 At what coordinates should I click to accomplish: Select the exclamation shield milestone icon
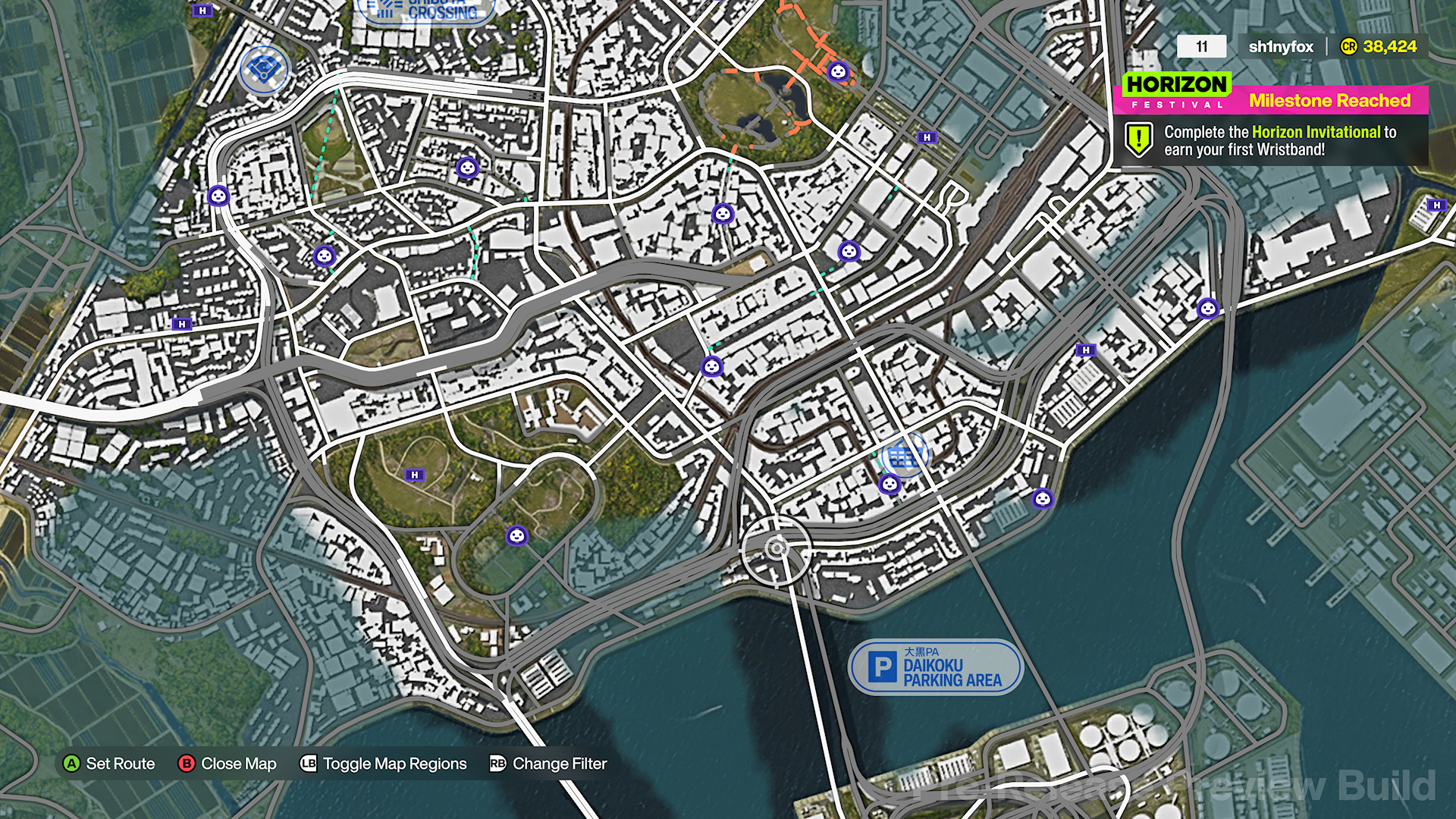click(x=1138, y=140)
